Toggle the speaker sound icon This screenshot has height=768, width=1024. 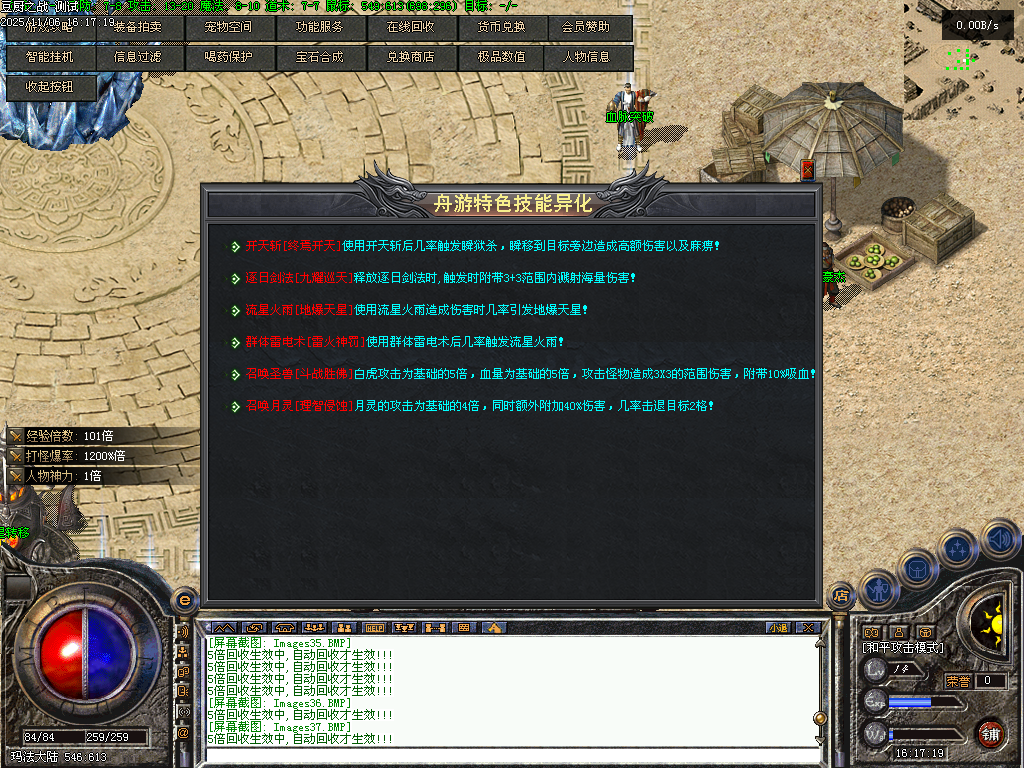tap(999, 540)
